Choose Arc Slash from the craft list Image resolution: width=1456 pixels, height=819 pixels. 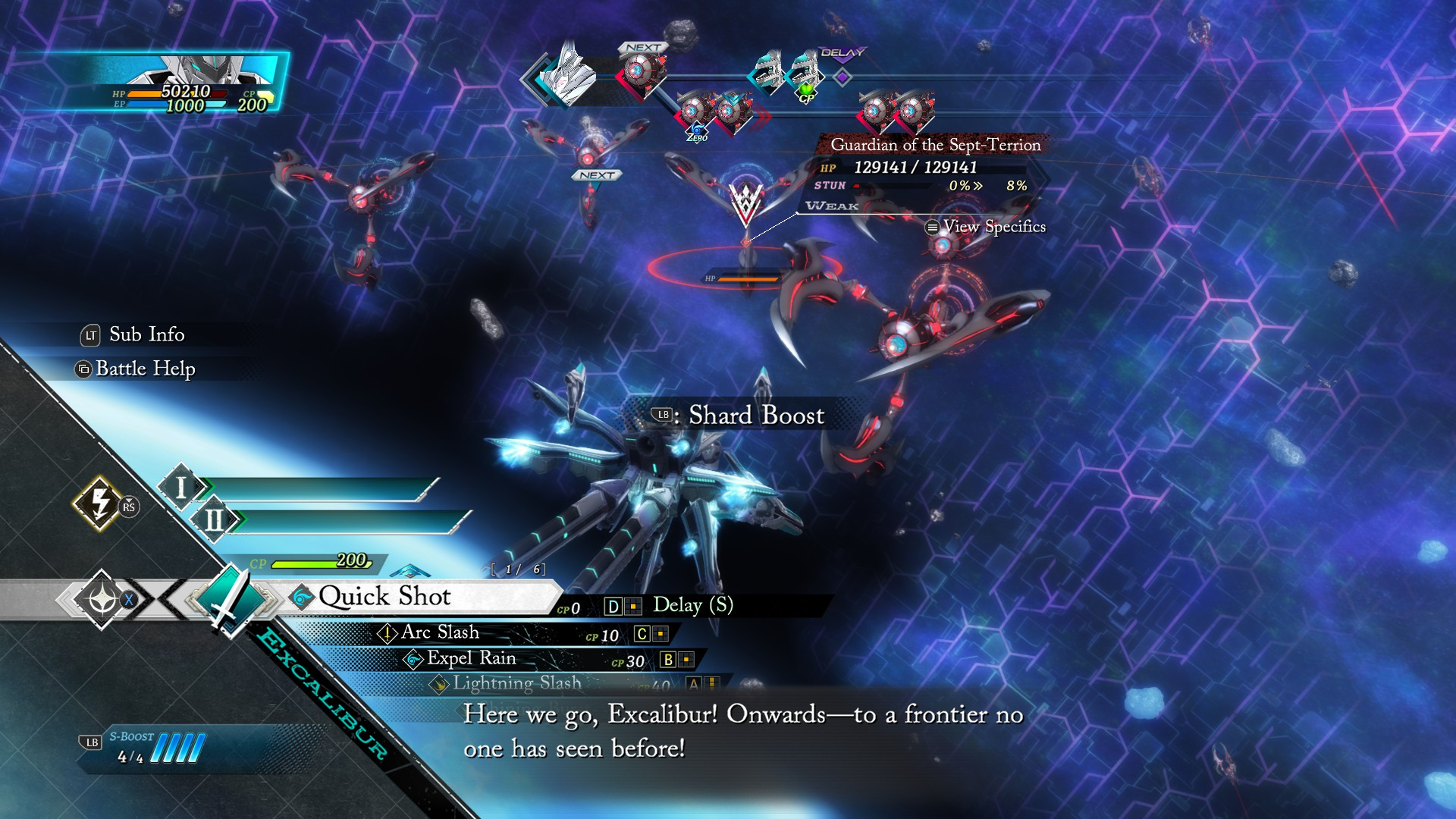click(440, 632)
